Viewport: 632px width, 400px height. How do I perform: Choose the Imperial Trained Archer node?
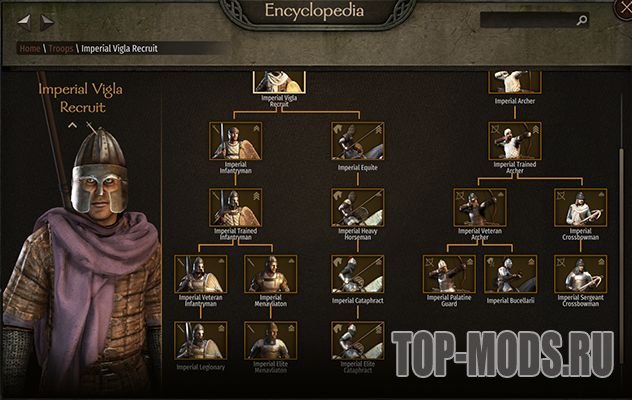(x=515, y=141)
